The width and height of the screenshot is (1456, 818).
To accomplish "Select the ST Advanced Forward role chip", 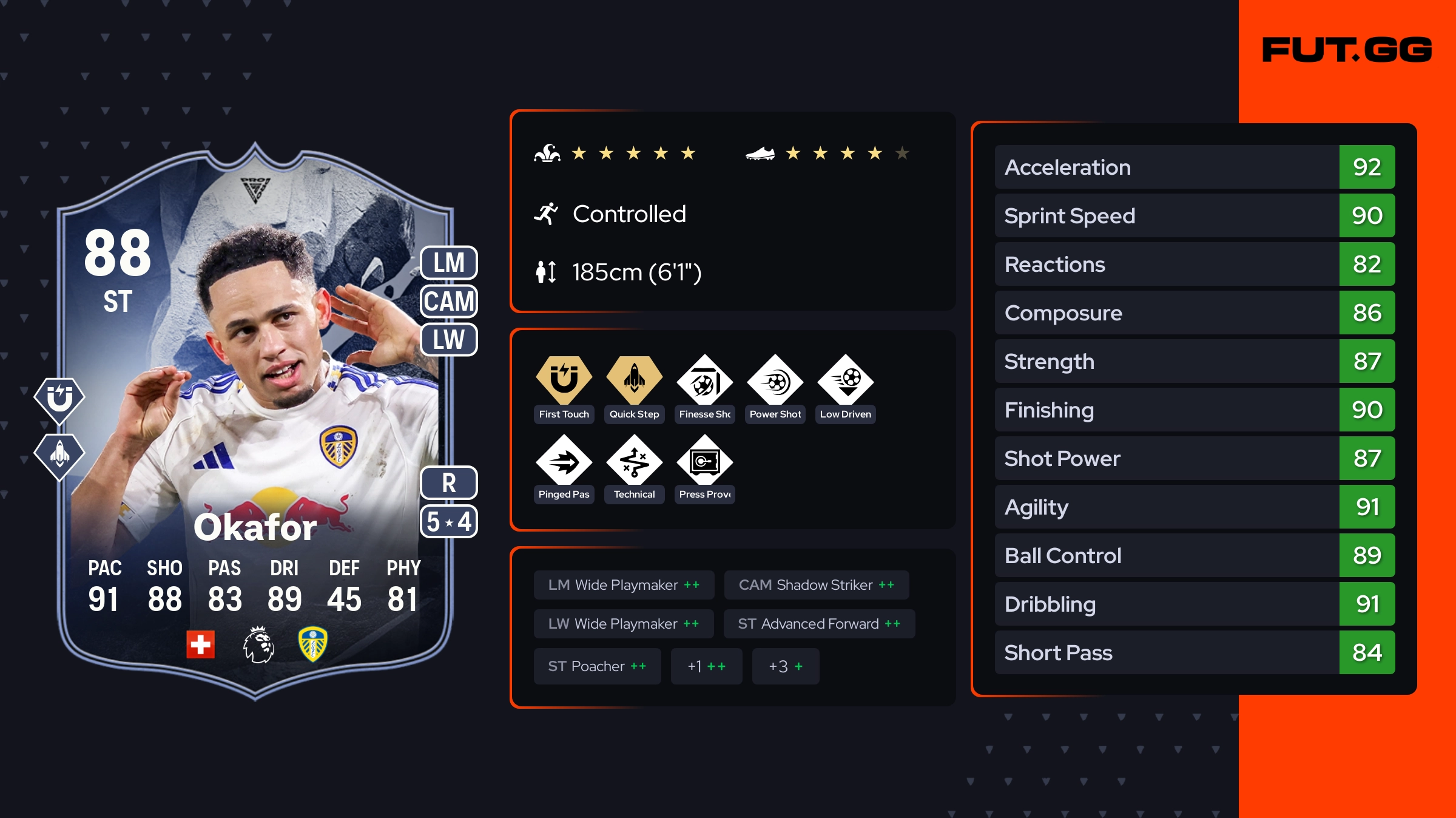I will [819, 624].
